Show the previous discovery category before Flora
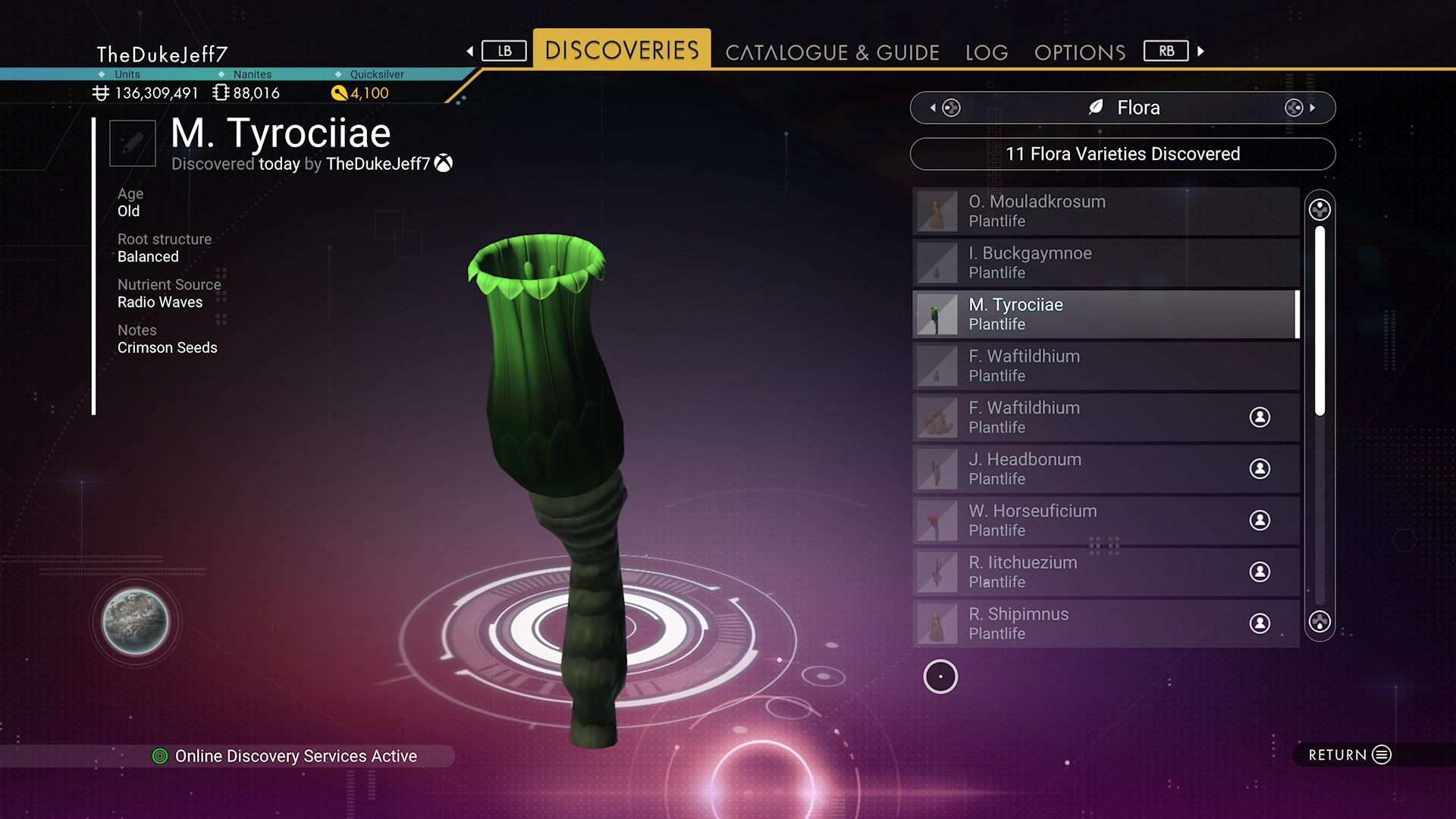Screen dimensions: 1456x819 (x=945, y=108)
